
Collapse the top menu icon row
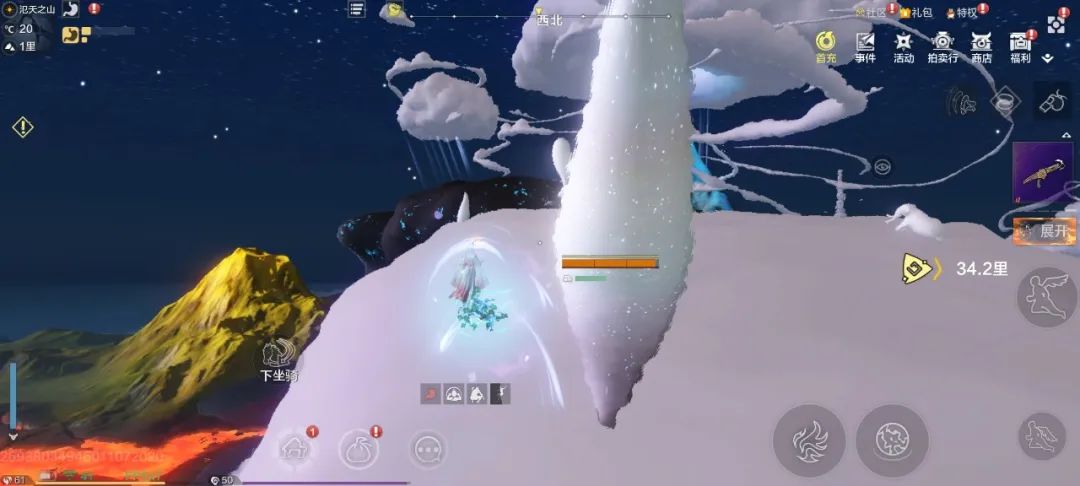pos(1048,59)
